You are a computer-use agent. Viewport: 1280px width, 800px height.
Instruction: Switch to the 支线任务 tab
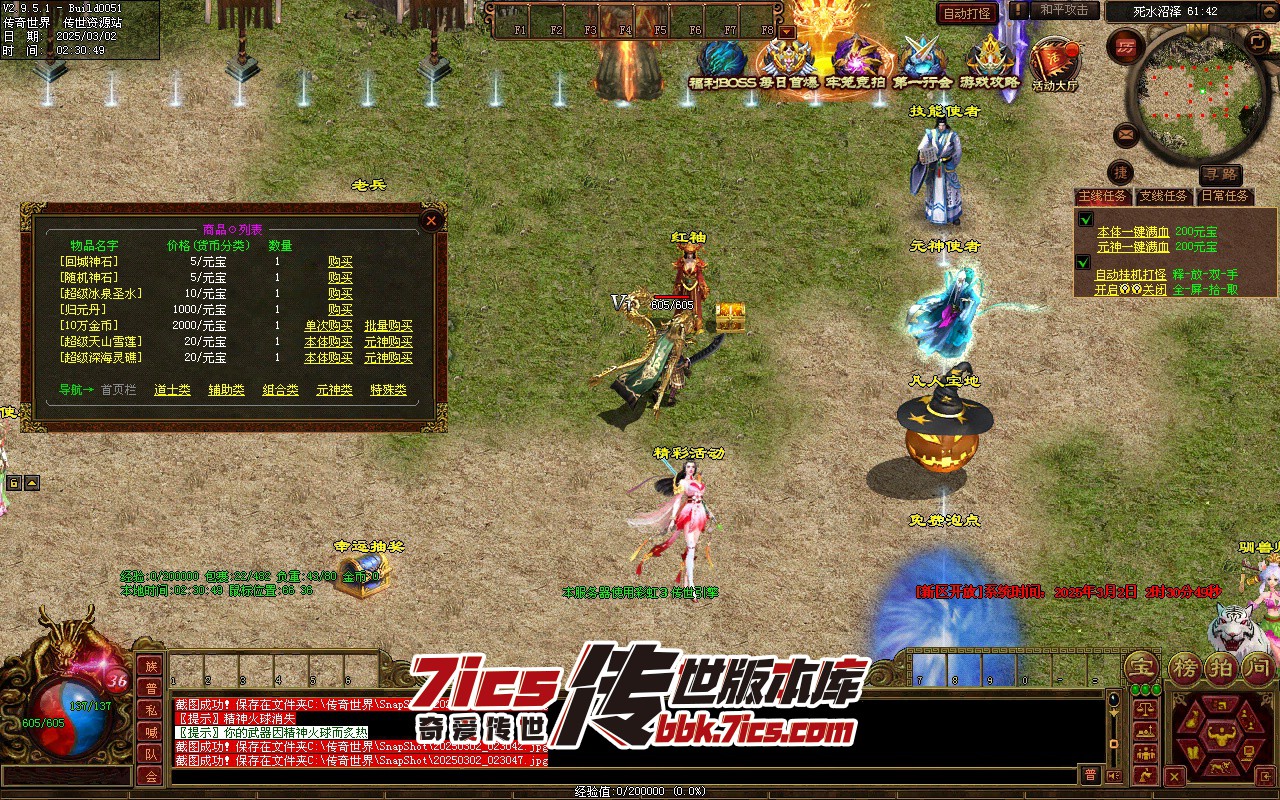point(1164,196)
